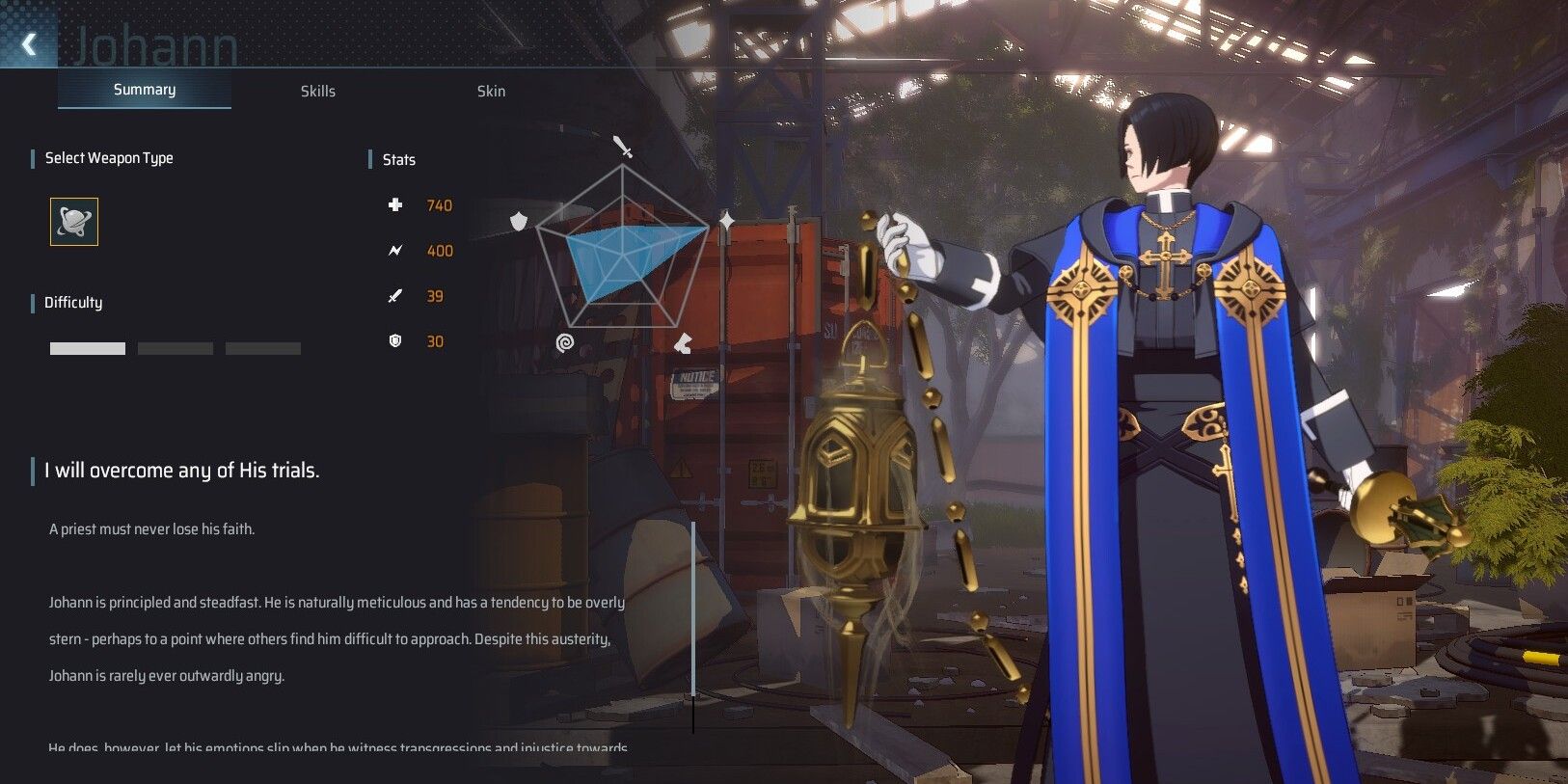Click the sparkle icon right of the pentagon chart

click(724, 220)
